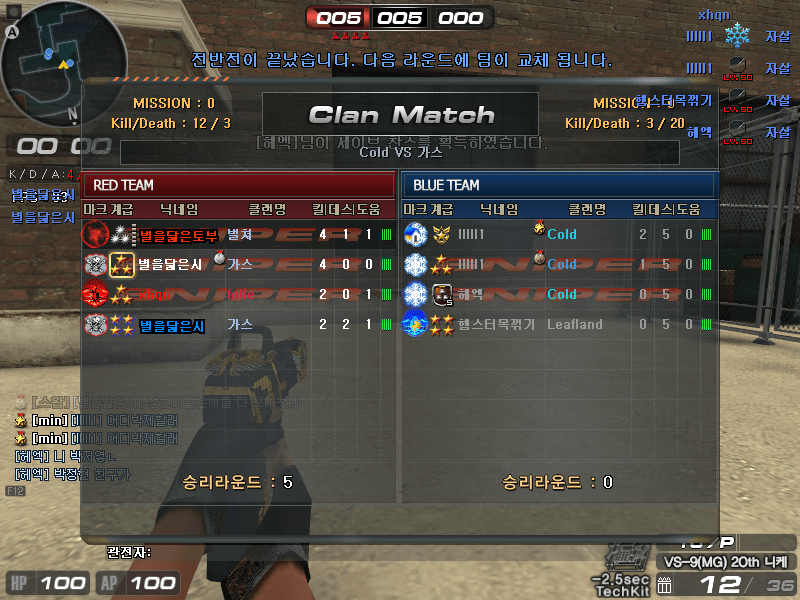Click the Leafland player's blue clan emblem

pos(415,324)
